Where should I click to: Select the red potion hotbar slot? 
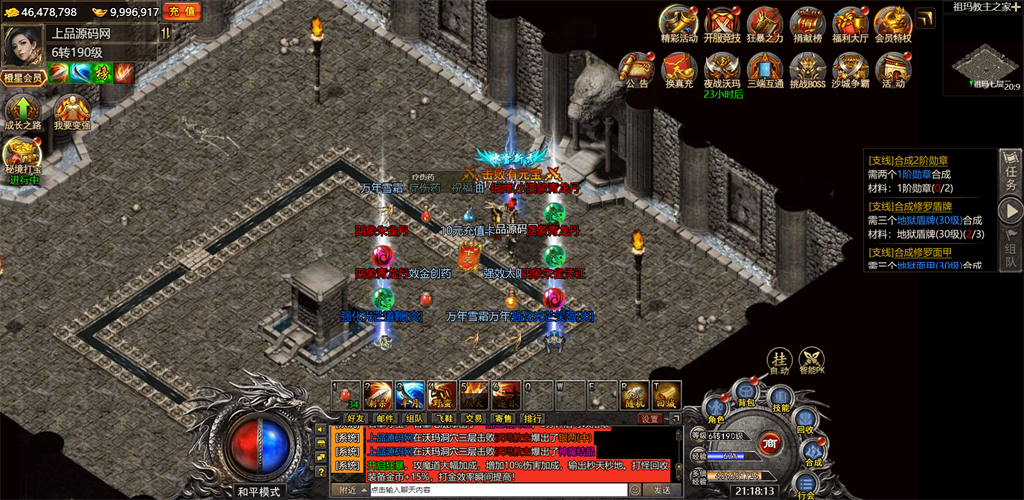pos(346,394)
